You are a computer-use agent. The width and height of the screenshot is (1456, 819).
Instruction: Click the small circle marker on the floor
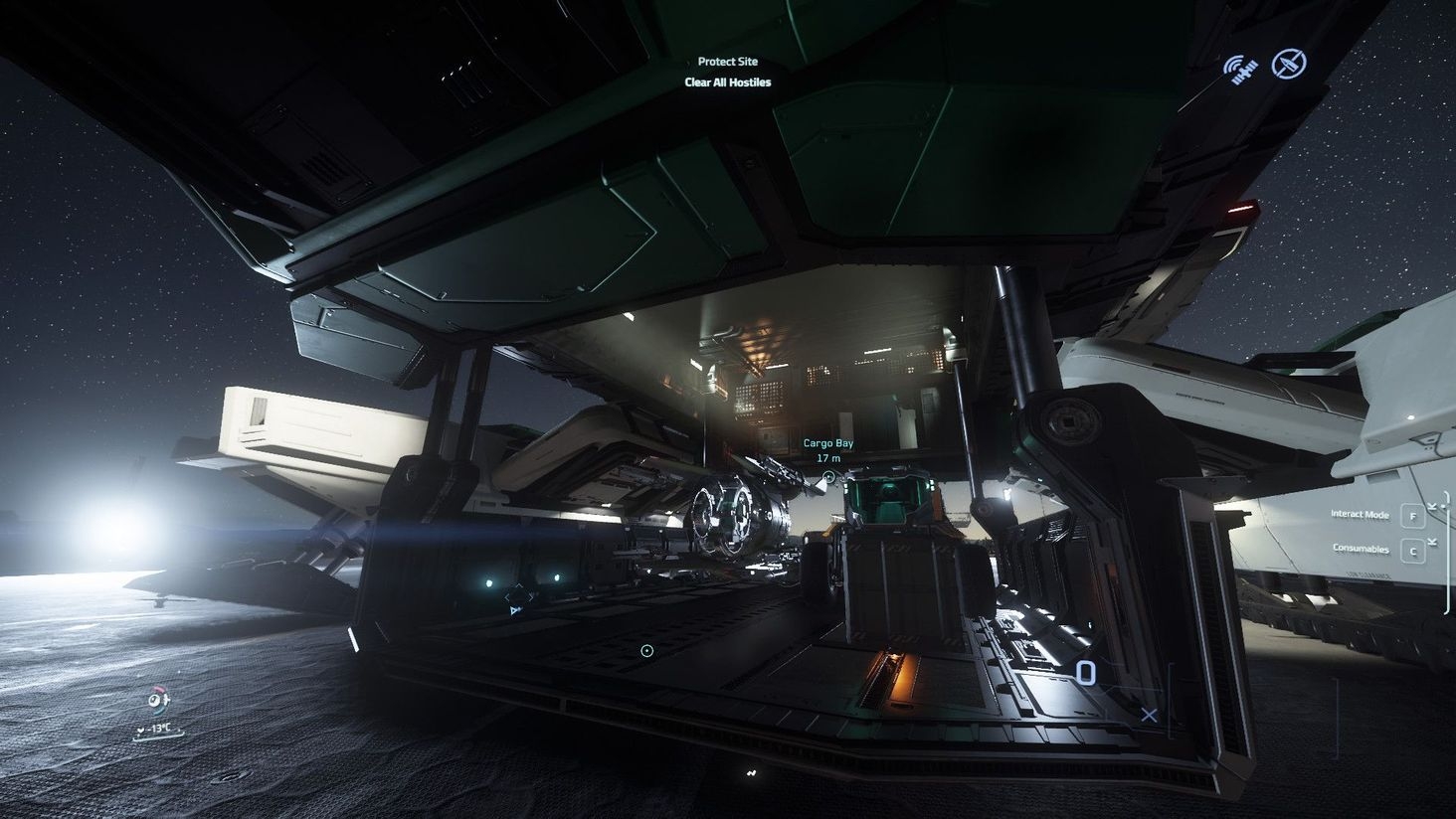coord(648,652)
